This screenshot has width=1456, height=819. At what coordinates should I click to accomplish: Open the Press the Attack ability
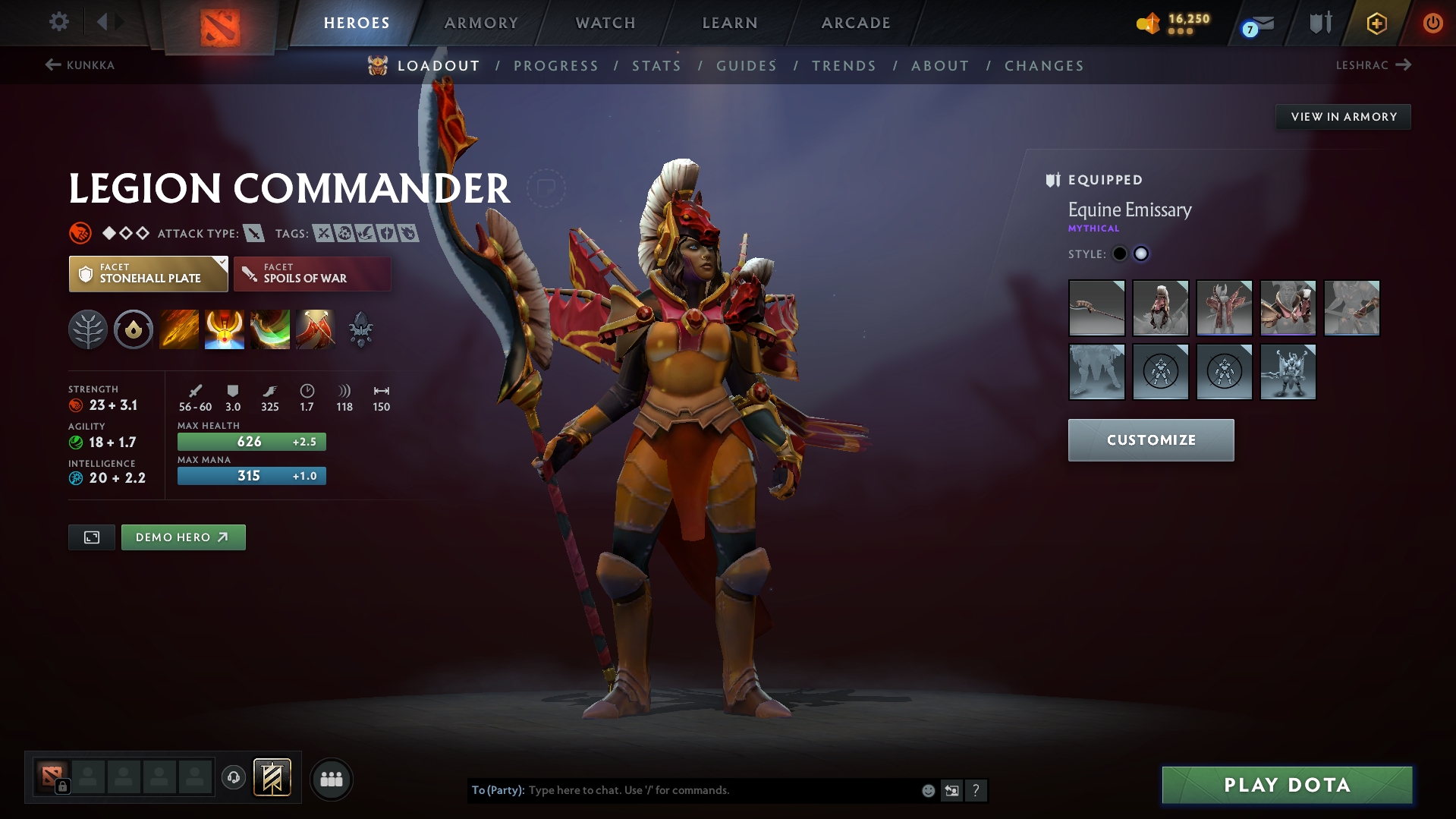point(225,329)
